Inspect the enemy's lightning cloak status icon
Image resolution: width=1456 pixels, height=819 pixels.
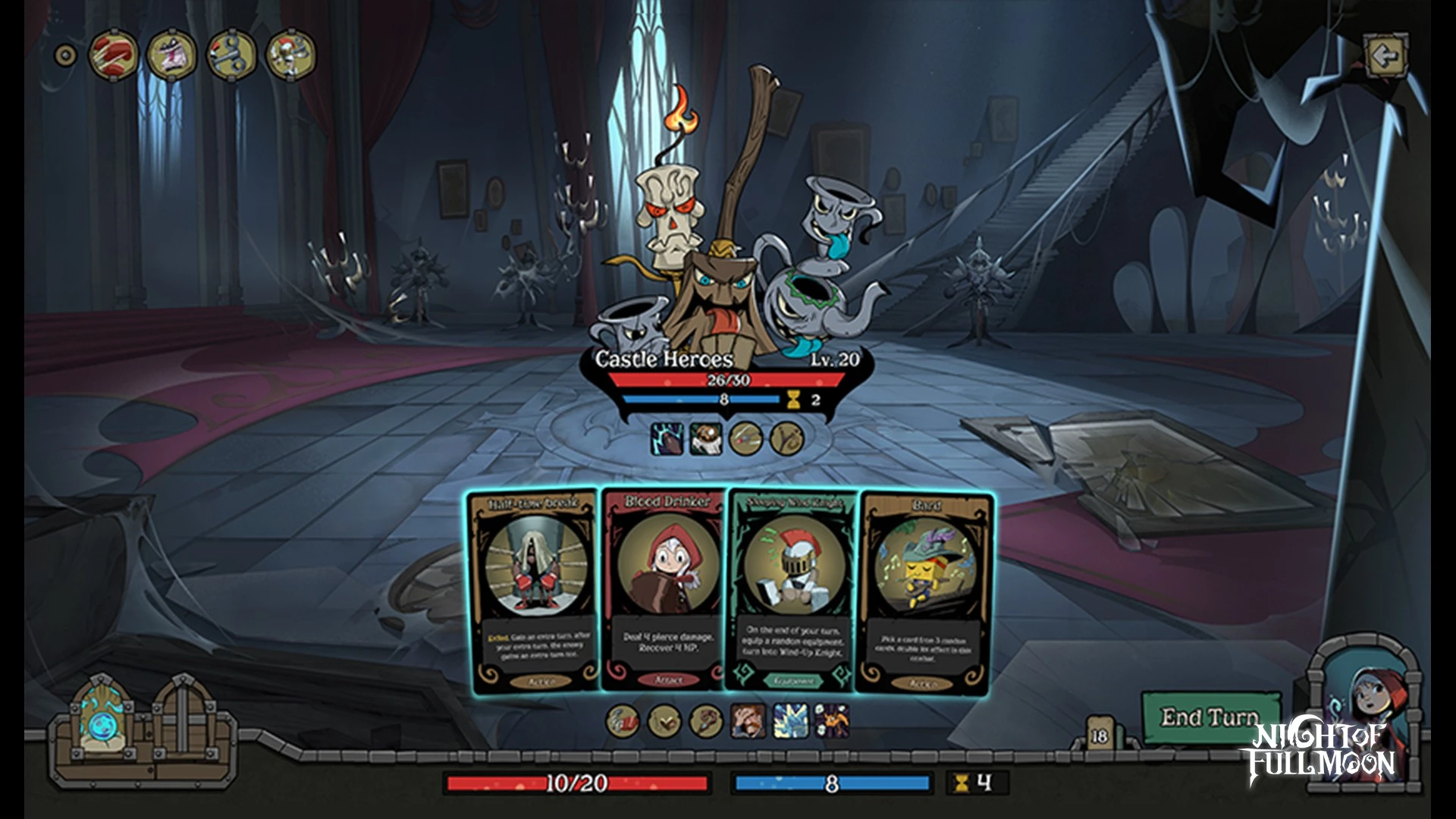pyautogui.click(x=667, y=439)
